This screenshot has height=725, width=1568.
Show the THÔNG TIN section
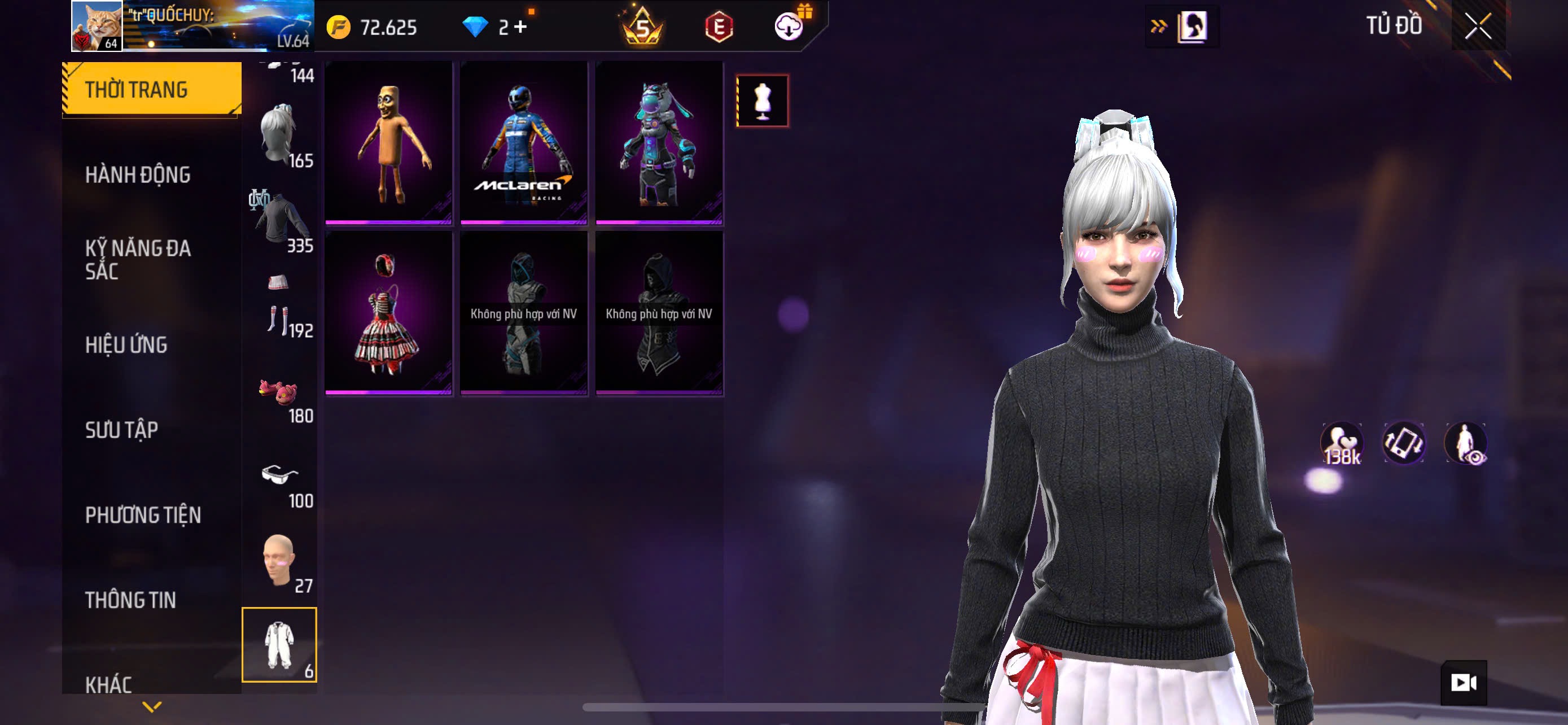(130, 600)
